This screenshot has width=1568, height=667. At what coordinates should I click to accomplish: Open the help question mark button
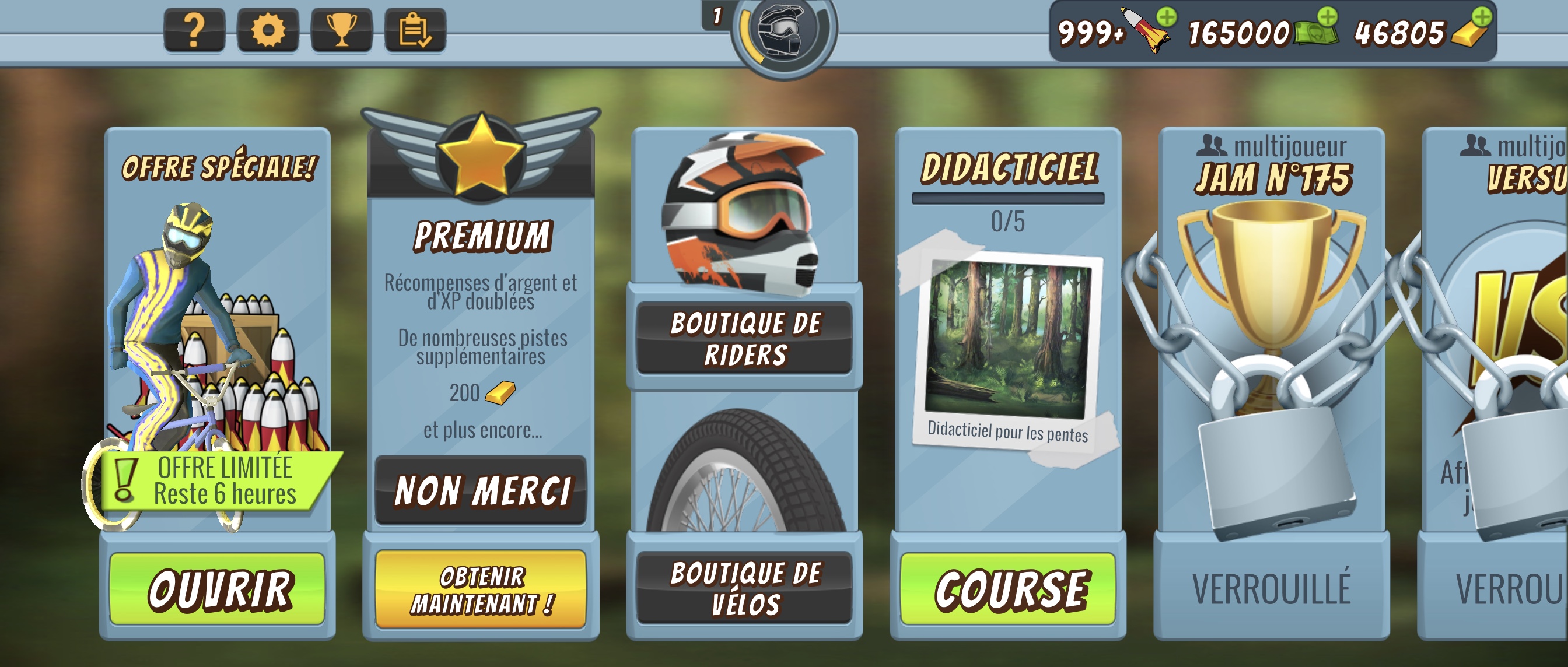click(194, 30)
